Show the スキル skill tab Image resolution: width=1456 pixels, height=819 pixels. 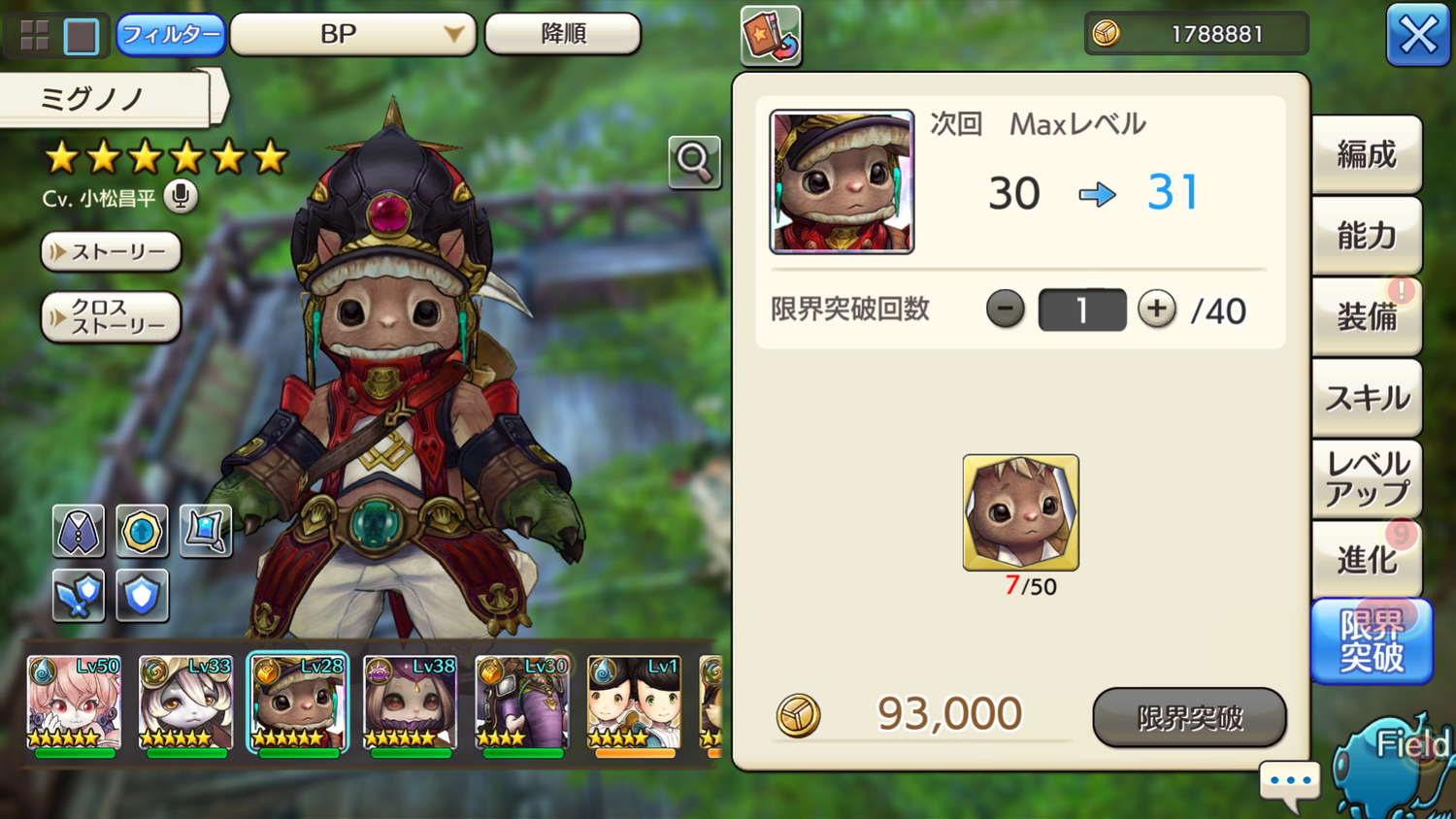click(x=1367, y=398)
